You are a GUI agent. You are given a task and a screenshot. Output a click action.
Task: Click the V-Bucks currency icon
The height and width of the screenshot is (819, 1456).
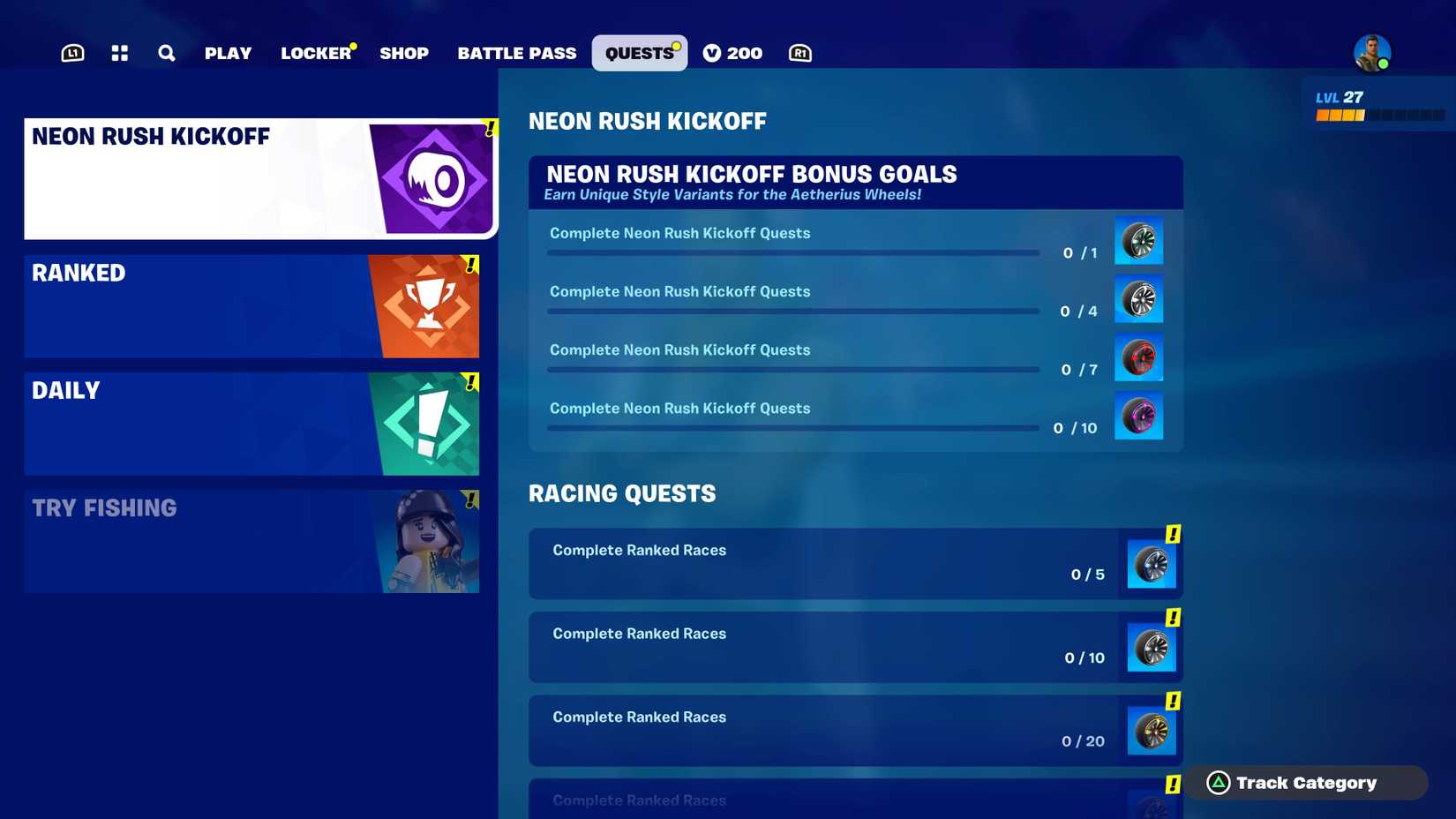710,52
